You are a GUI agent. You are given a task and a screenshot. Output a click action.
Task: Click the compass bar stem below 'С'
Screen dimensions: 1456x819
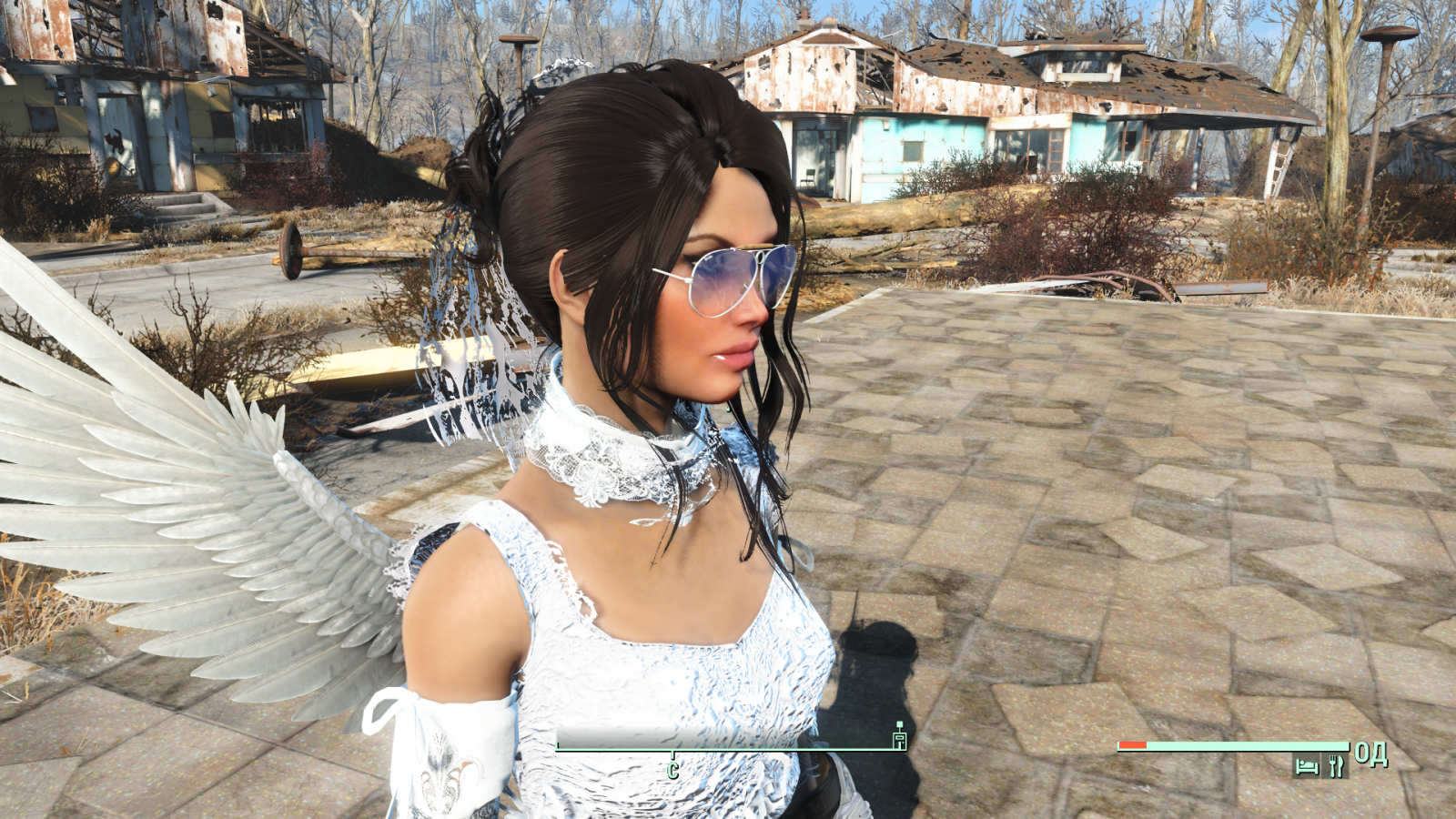point(673,753)
